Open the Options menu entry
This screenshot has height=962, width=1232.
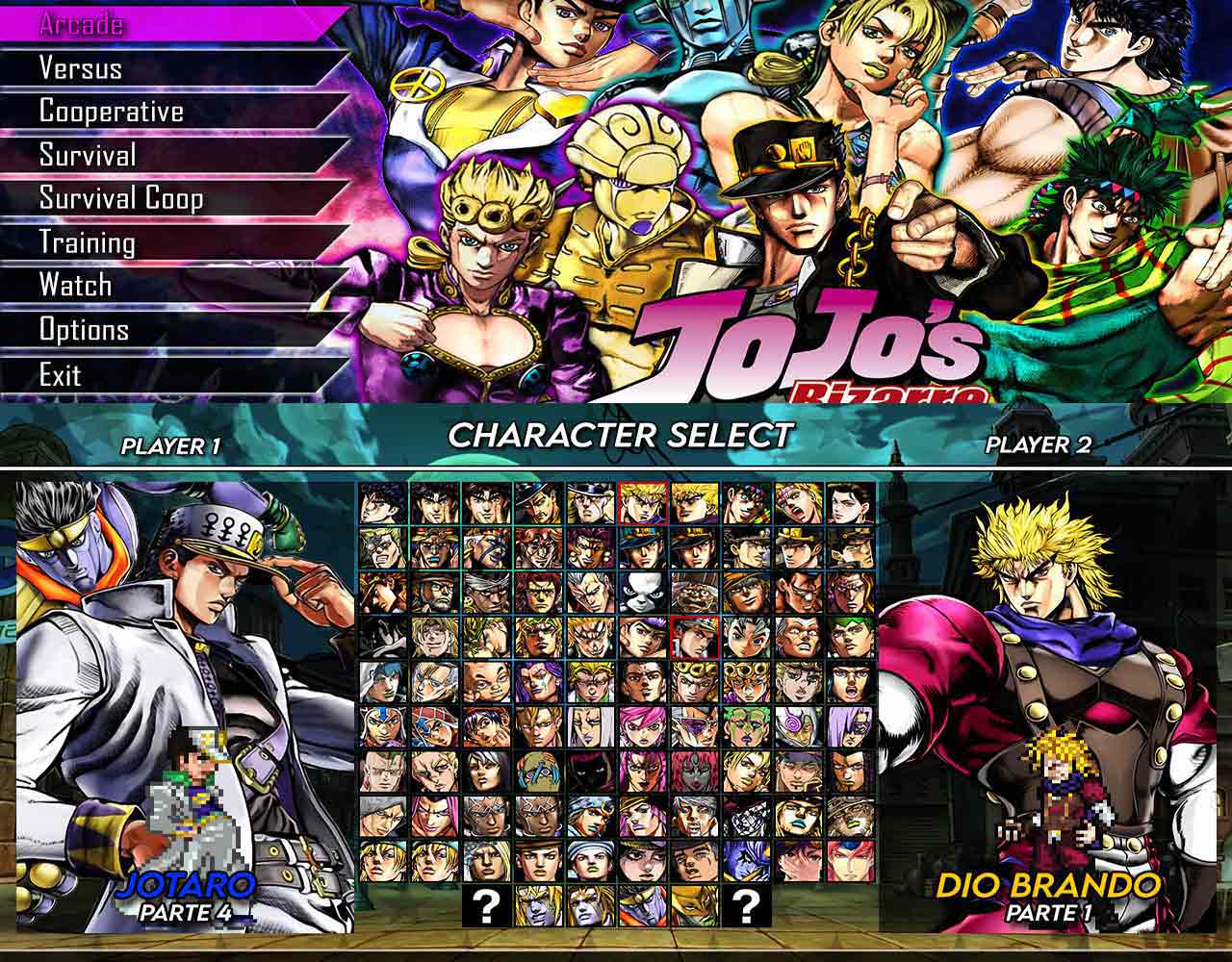pyautogui.click(x=82, y=329)
